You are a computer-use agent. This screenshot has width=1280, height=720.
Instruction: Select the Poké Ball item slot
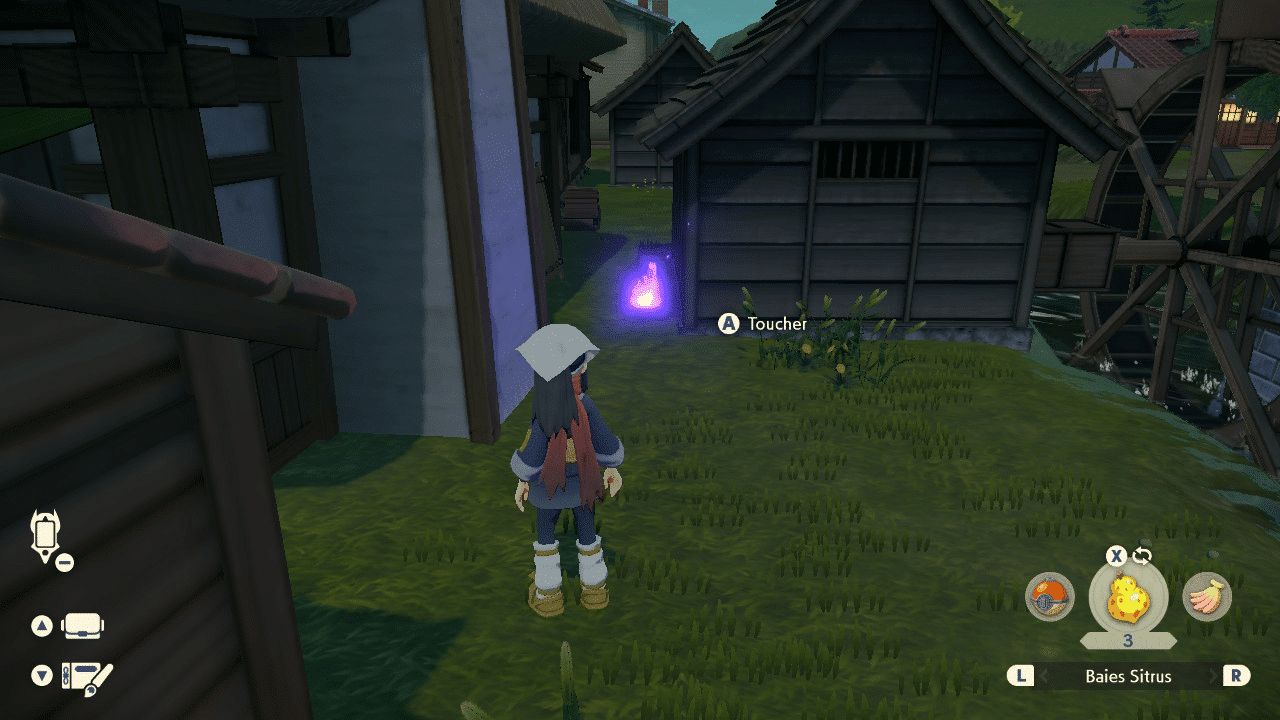(x=1050, y=598)
